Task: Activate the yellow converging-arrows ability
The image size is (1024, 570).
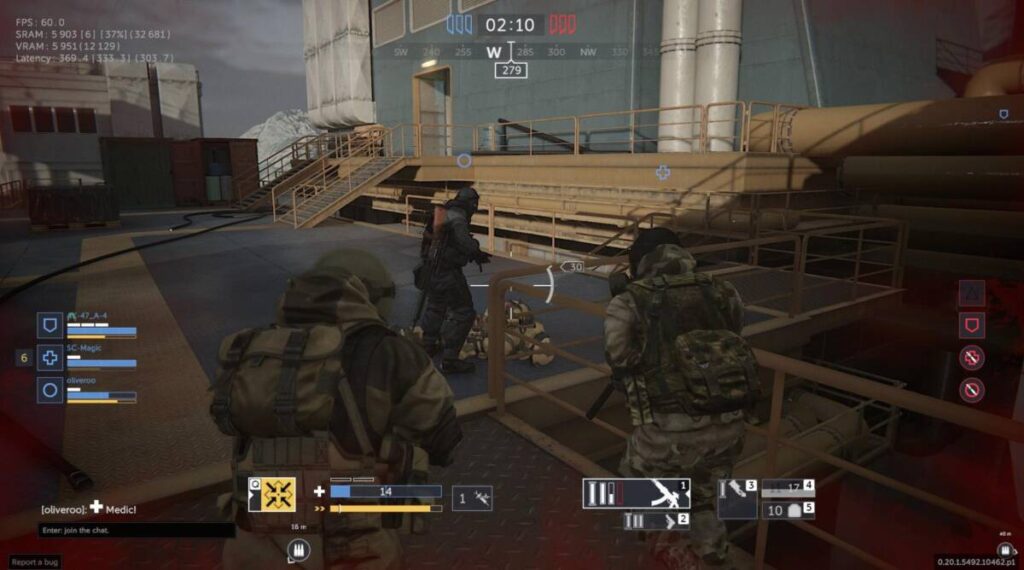Action: (272, 494)
